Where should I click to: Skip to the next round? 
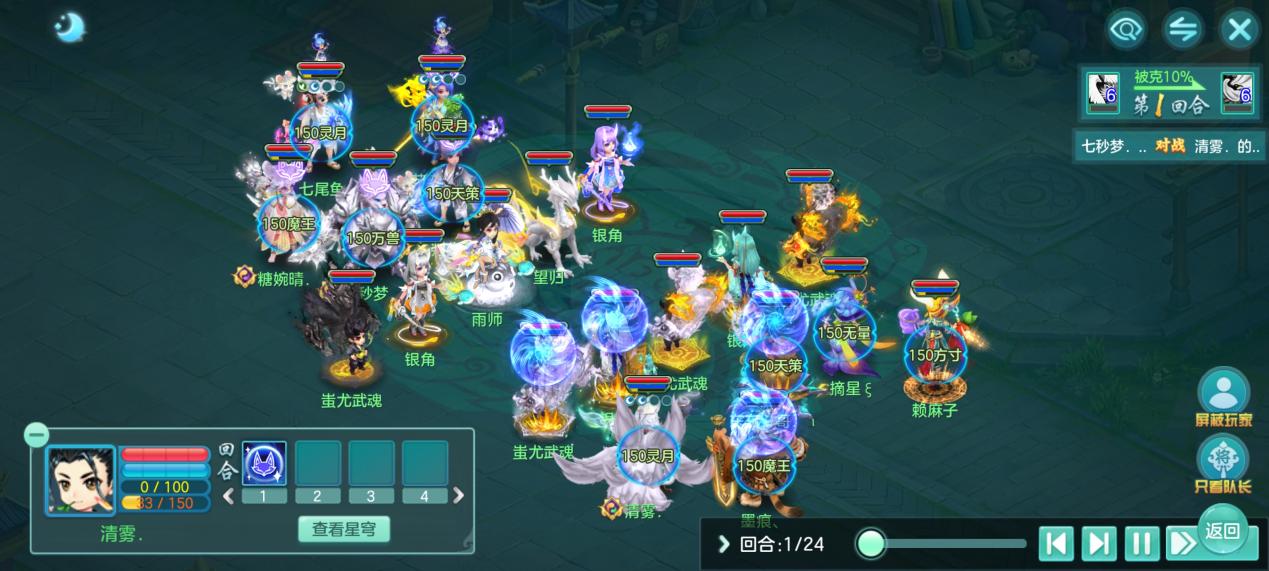point(1098,544)
